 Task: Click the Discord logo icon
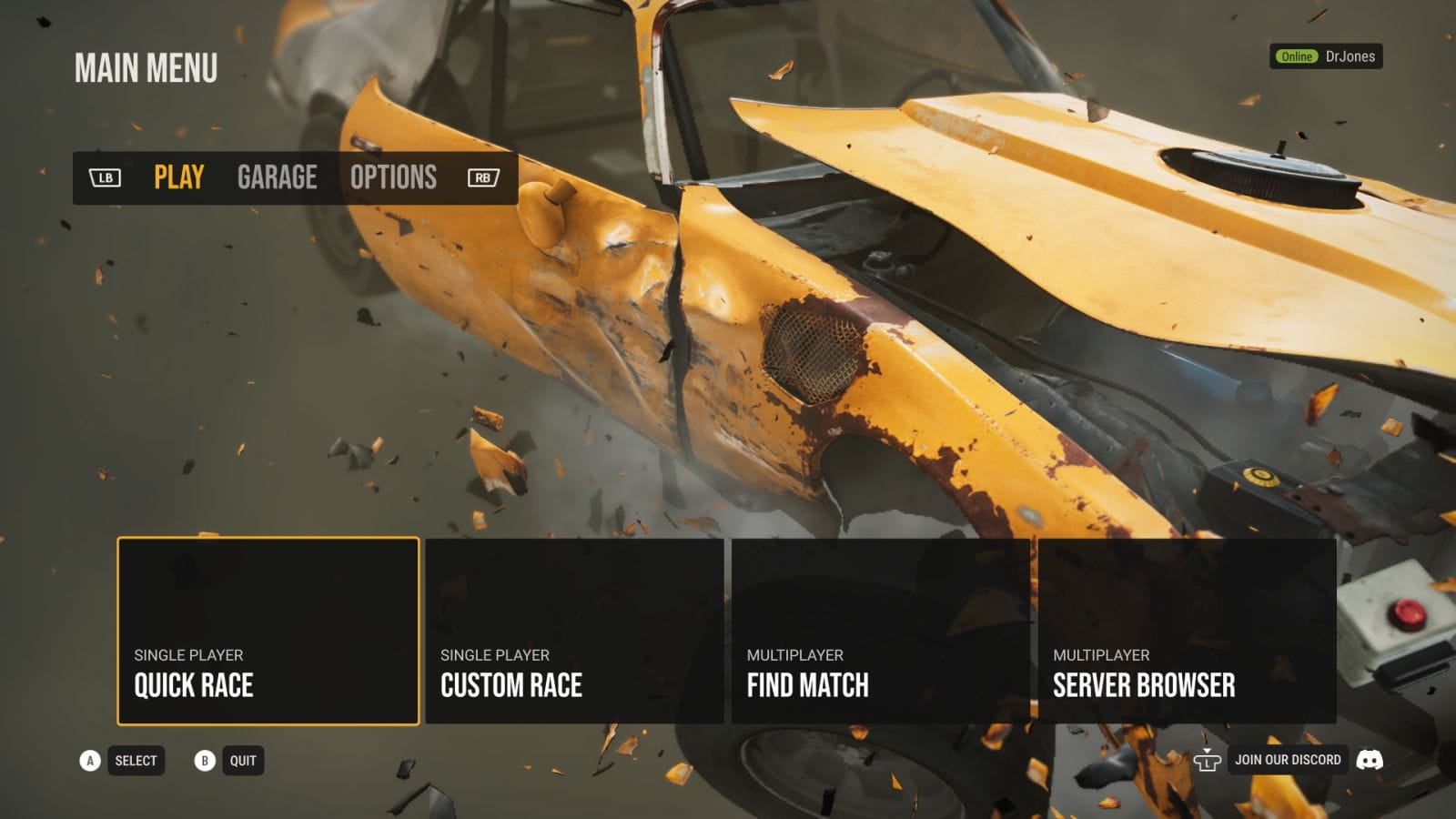coord(1370,760)
